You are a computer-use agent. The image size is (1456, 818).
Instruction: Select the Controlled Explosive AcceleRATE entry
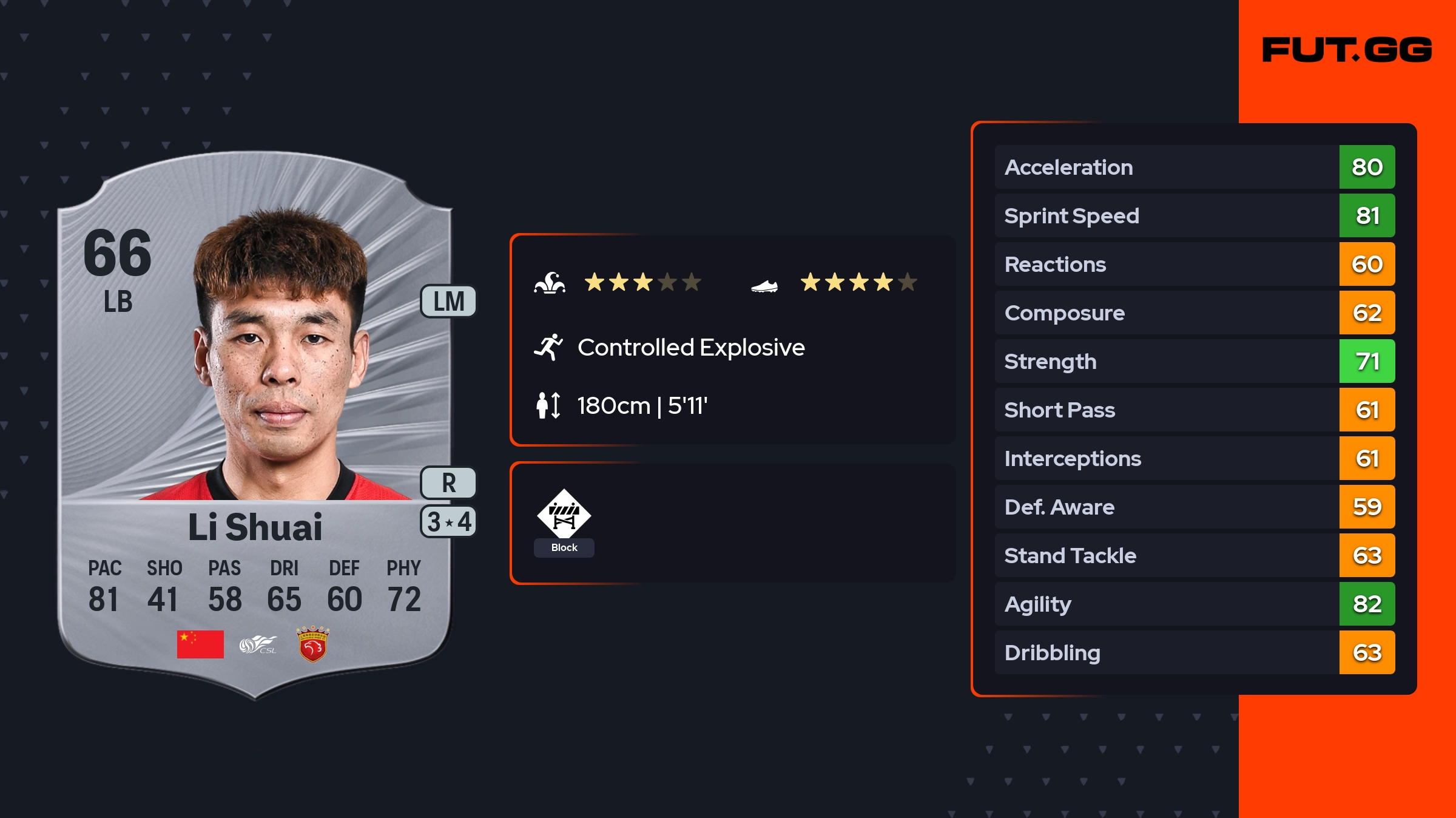tap(690, 348)
